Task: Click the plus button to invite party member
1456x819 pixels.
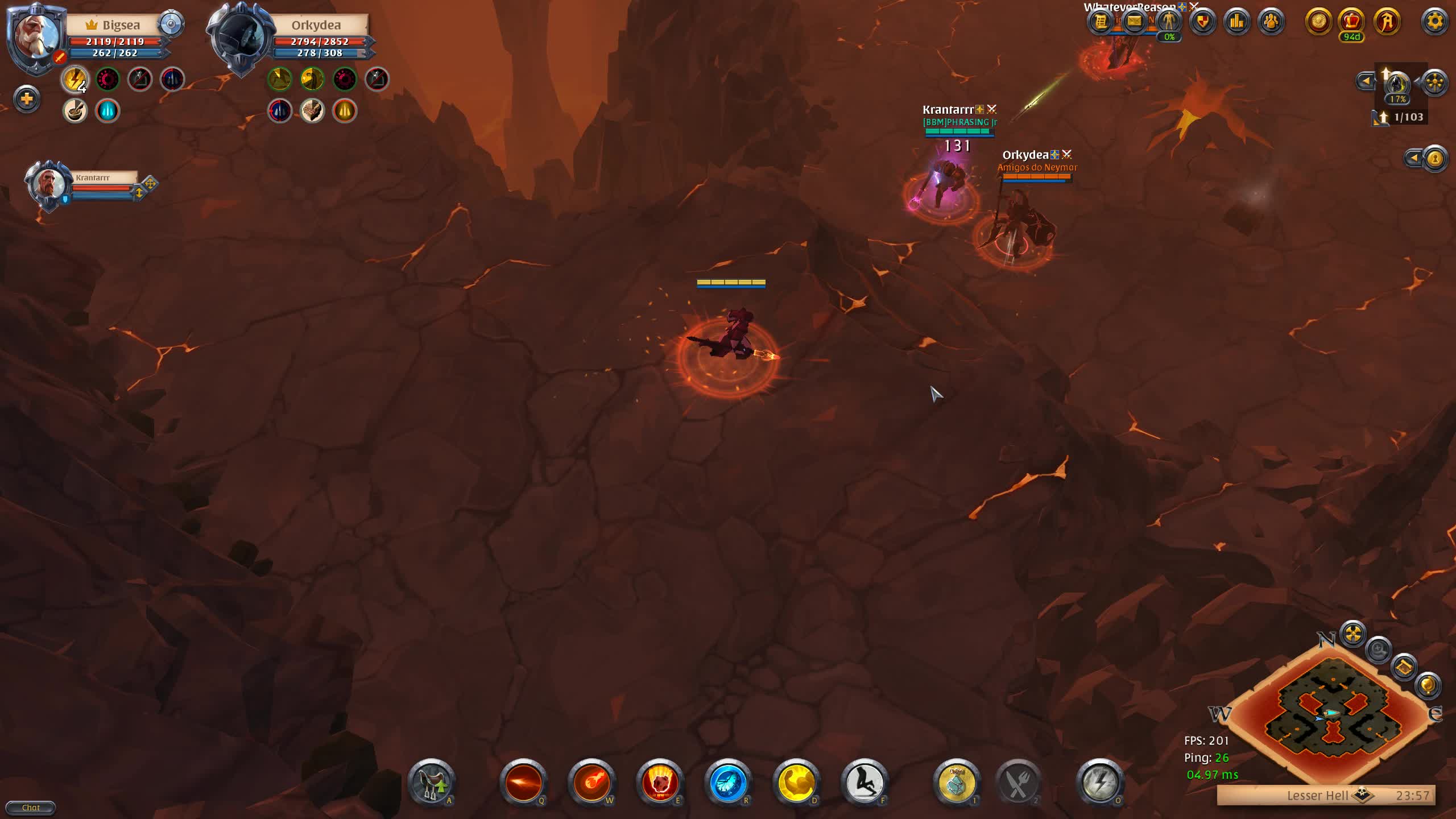Action: pos(26,100)
